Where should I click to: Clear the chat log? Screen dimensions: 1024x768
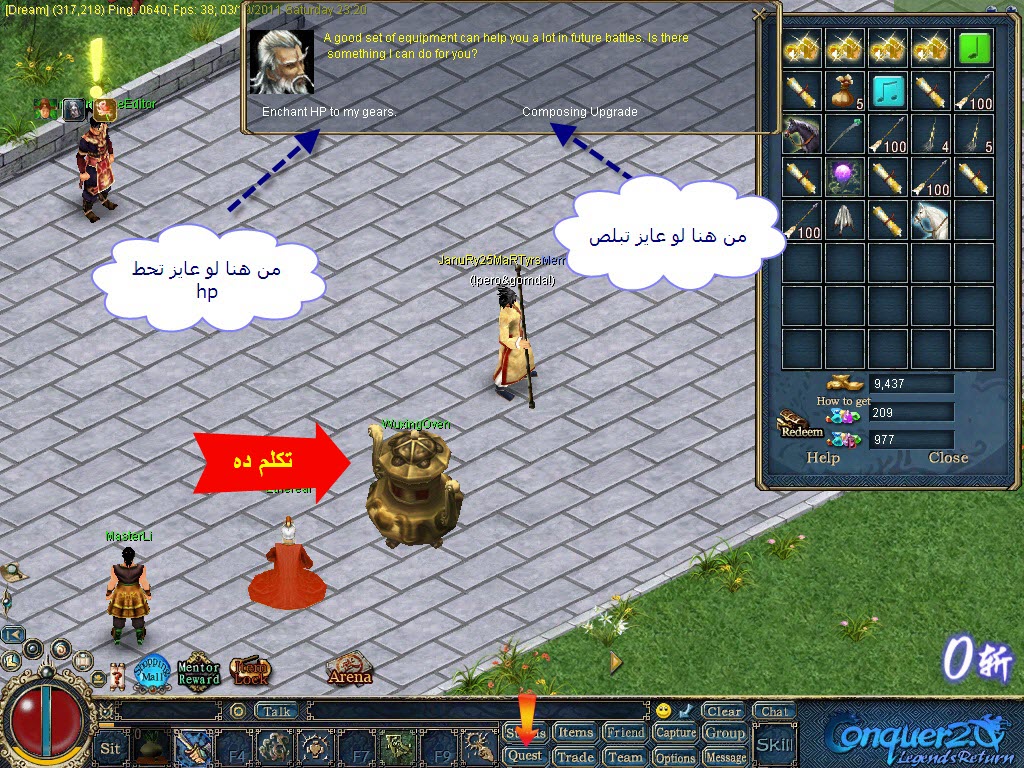tap(723, 712)
